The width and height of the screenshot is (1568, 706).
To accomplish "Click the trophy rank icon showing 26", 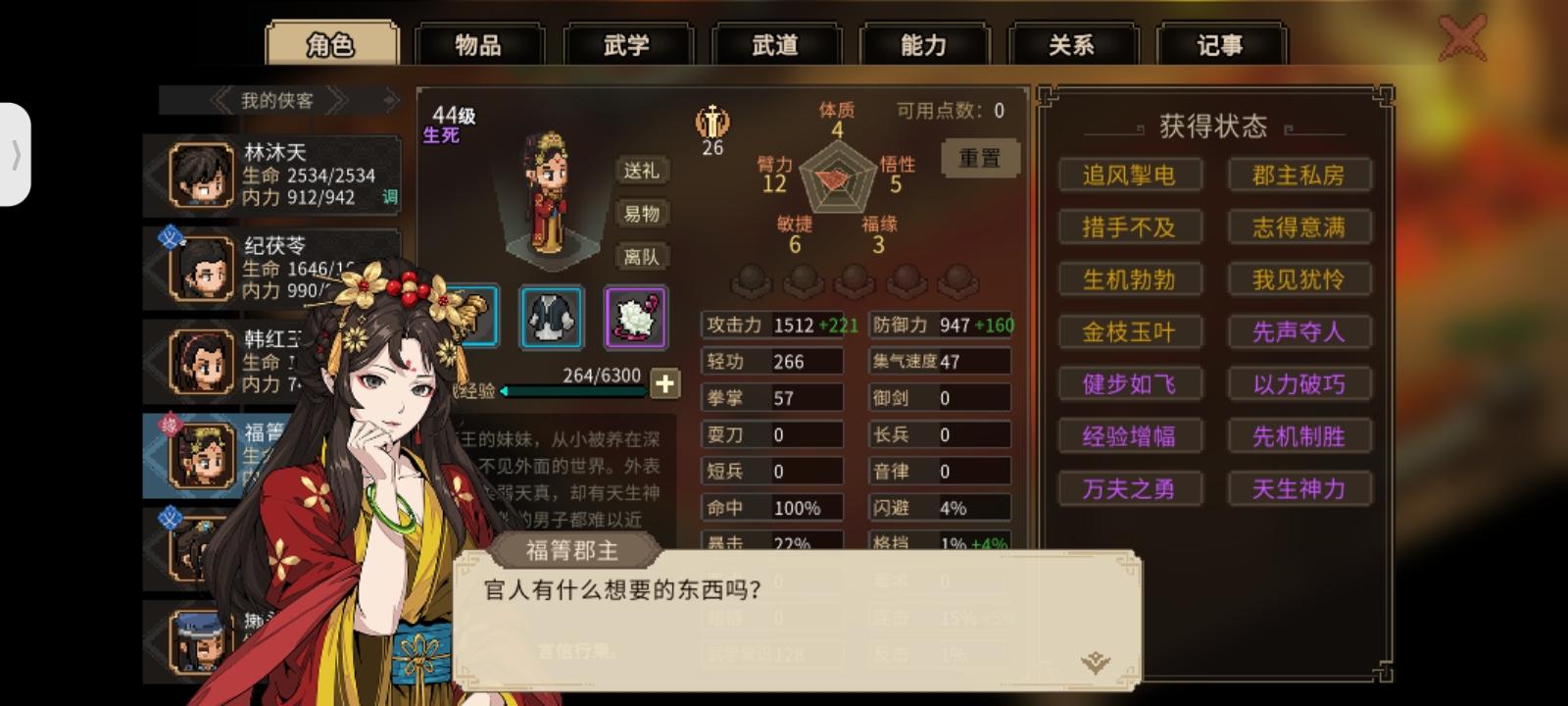I will (x=711, y=125).
